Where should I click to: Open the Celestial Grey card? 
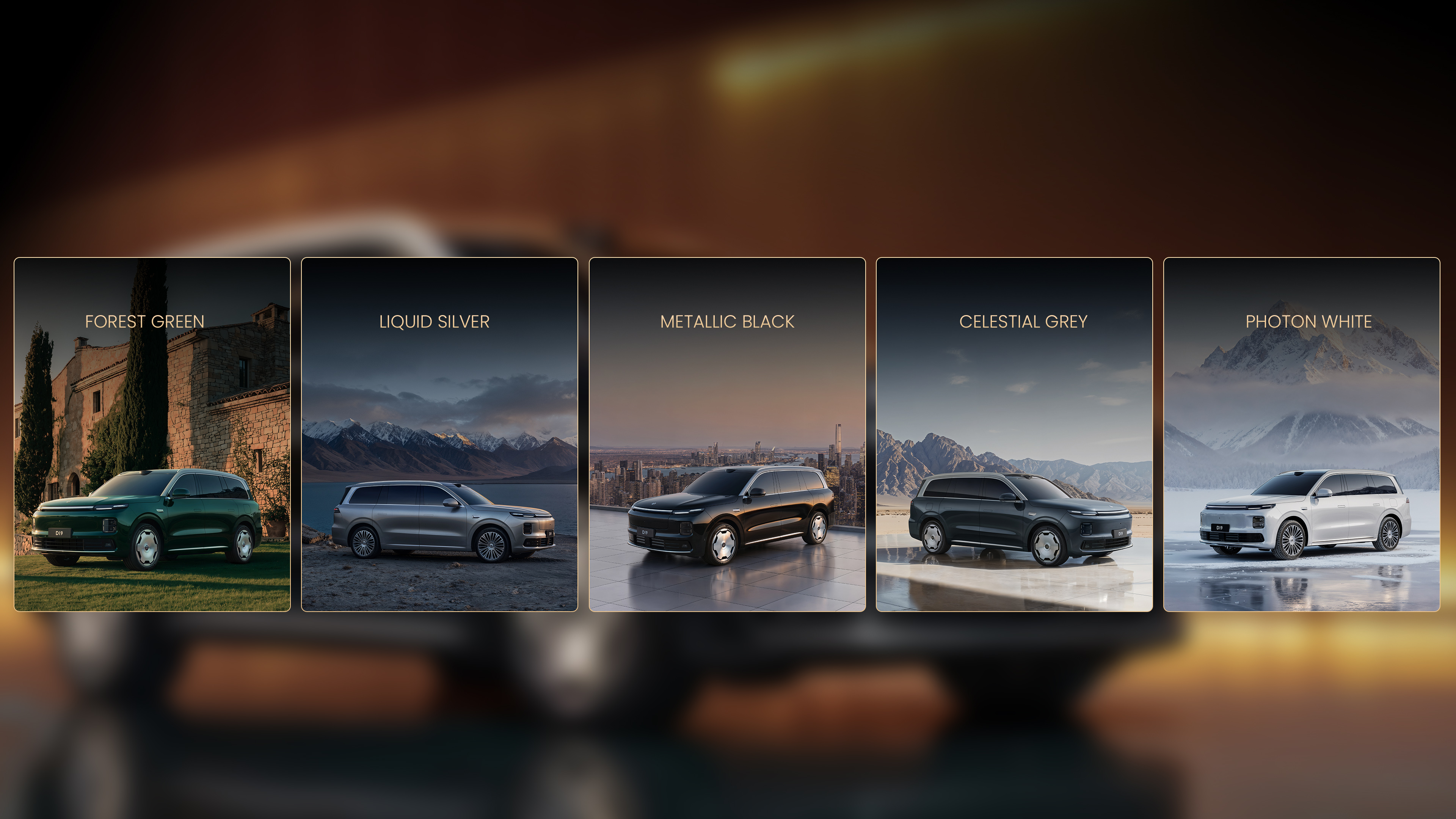[x=1014, y=434]
